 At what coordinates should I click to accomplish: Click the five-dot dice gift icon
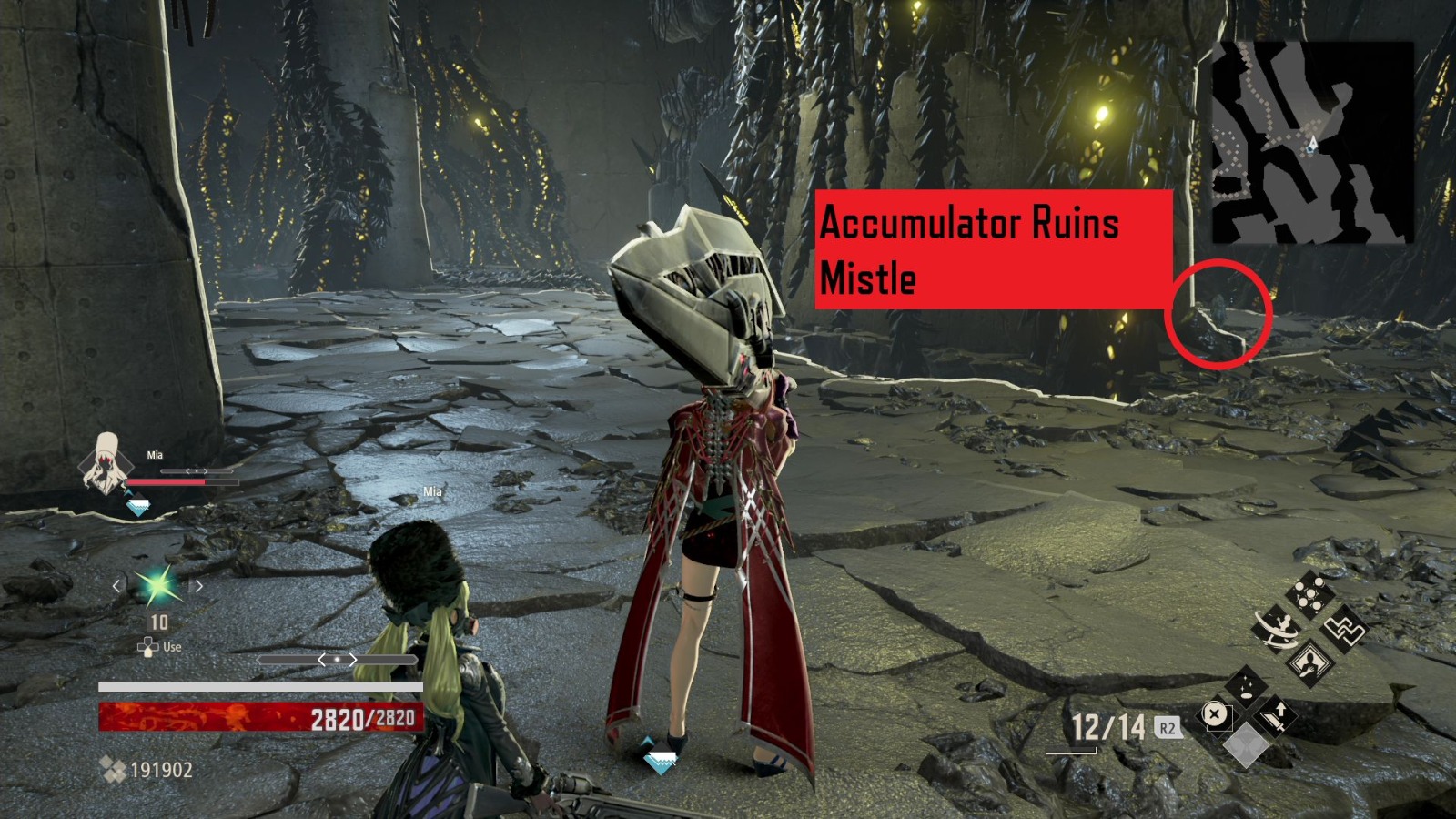click(x=1309, y=593)
